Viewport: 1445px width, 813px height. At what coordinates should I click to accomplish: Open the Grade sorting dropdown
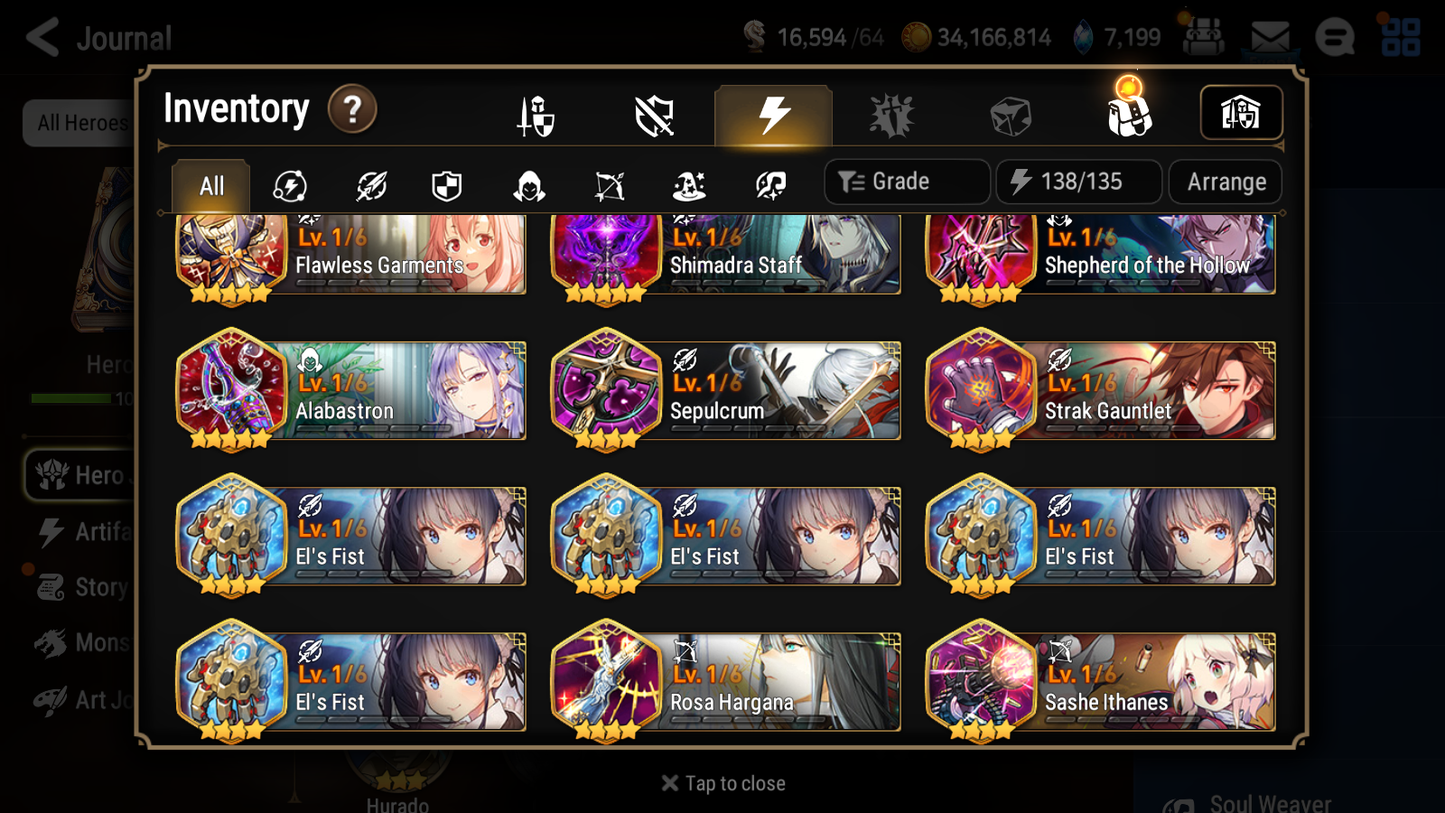[906, 181]
